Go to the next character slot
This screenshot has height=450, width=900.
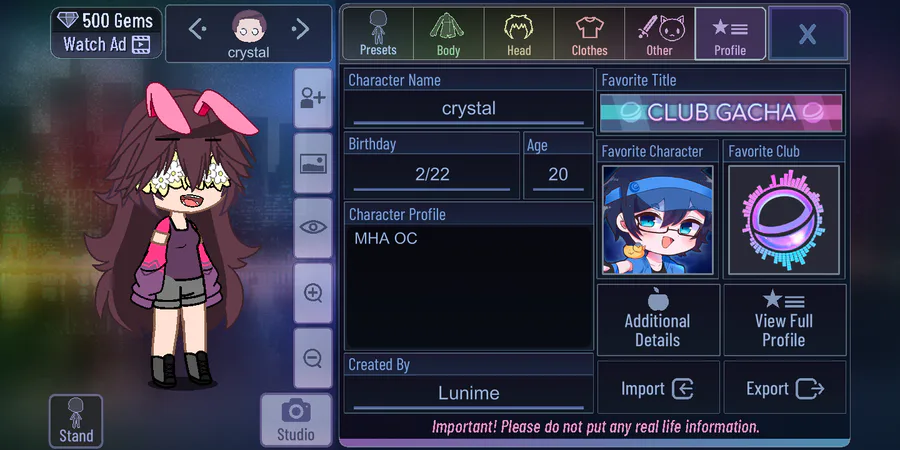point(300,30)
